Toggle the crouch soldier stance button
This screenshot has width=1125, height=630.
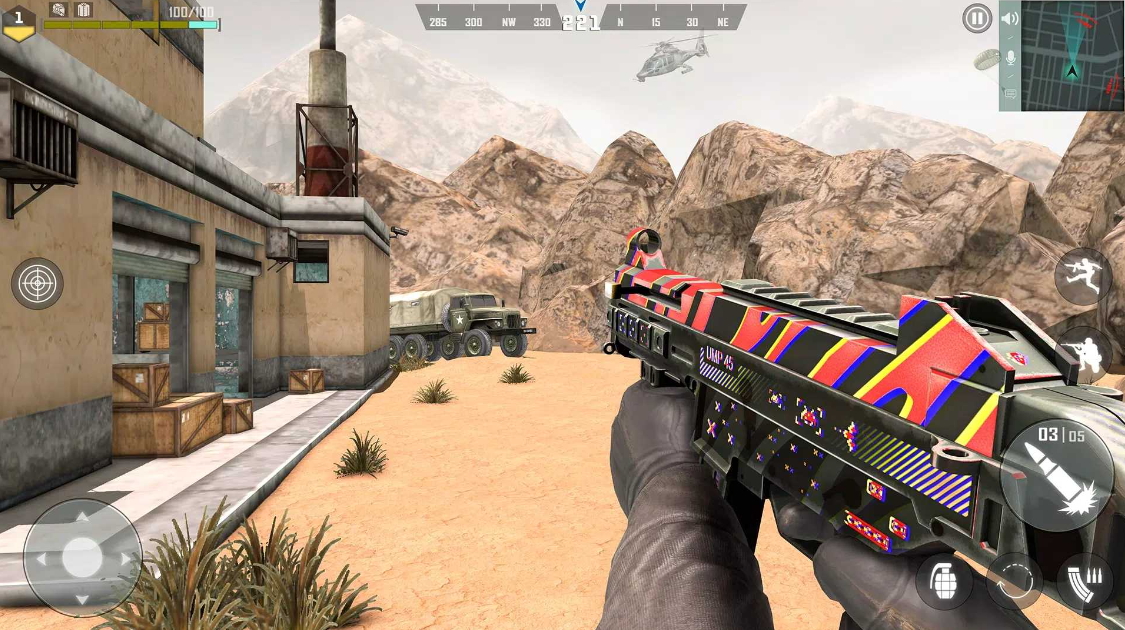pyautogui.click(x=1083, y=354)
